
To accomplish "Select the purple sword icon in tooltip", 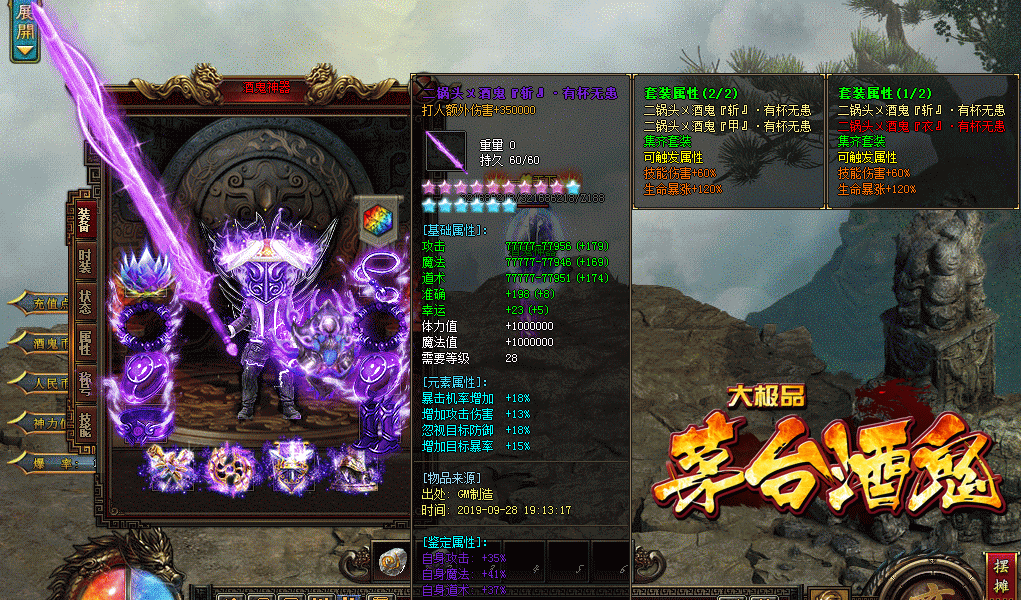I will (446, 151).
